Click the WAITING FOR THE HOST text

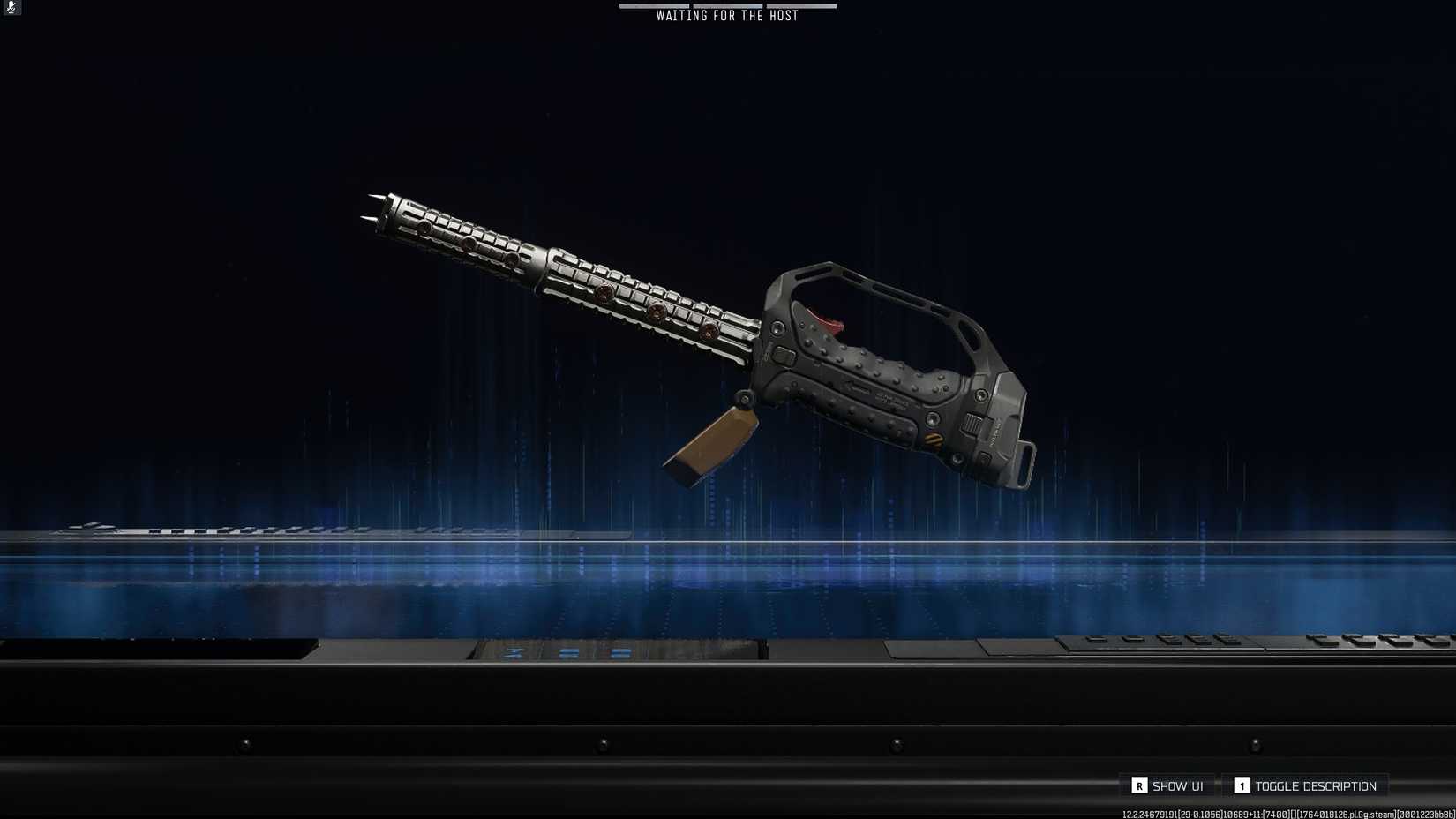[x=725, y=15]
